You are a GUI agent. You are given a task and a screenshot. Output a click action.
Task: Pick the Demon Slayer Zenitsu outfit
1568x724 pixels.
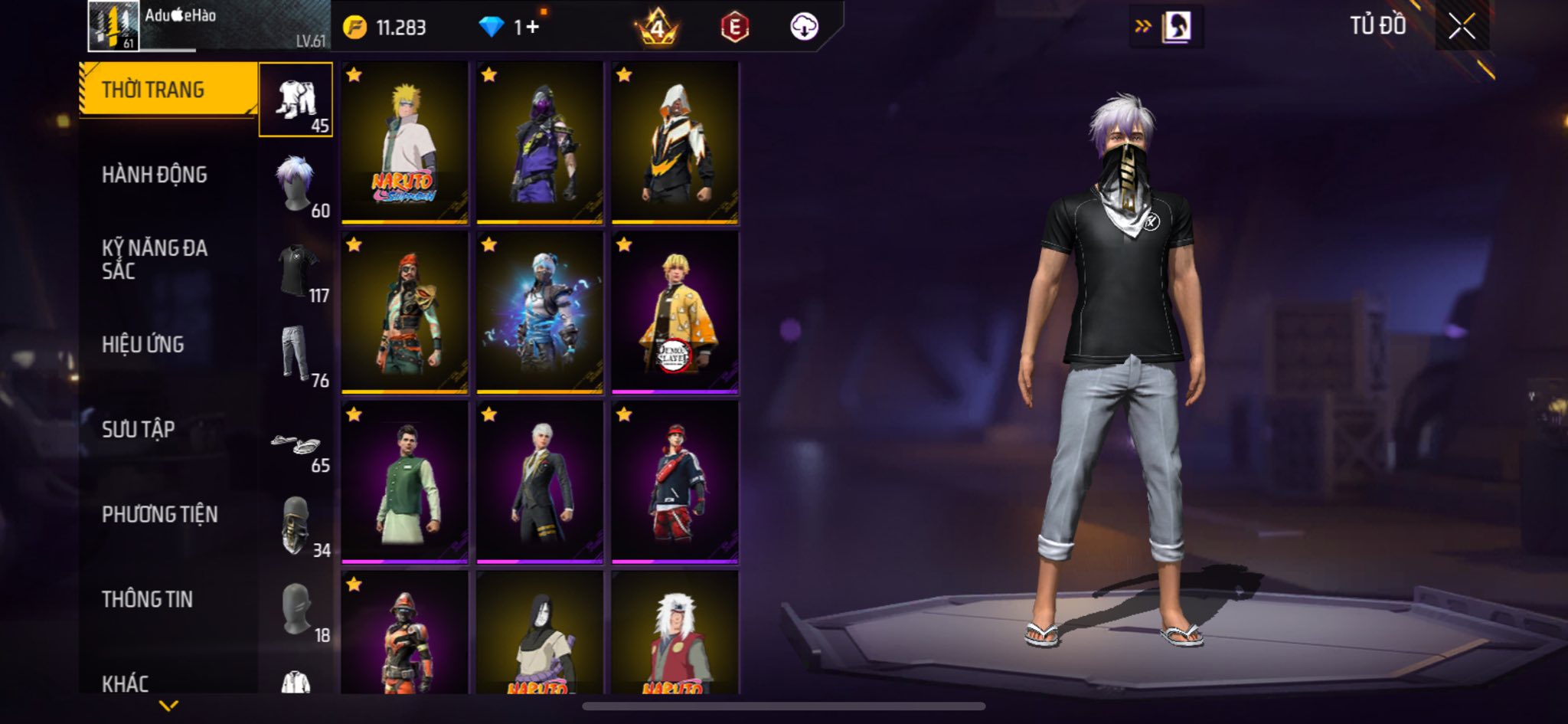tap(675, 313)
